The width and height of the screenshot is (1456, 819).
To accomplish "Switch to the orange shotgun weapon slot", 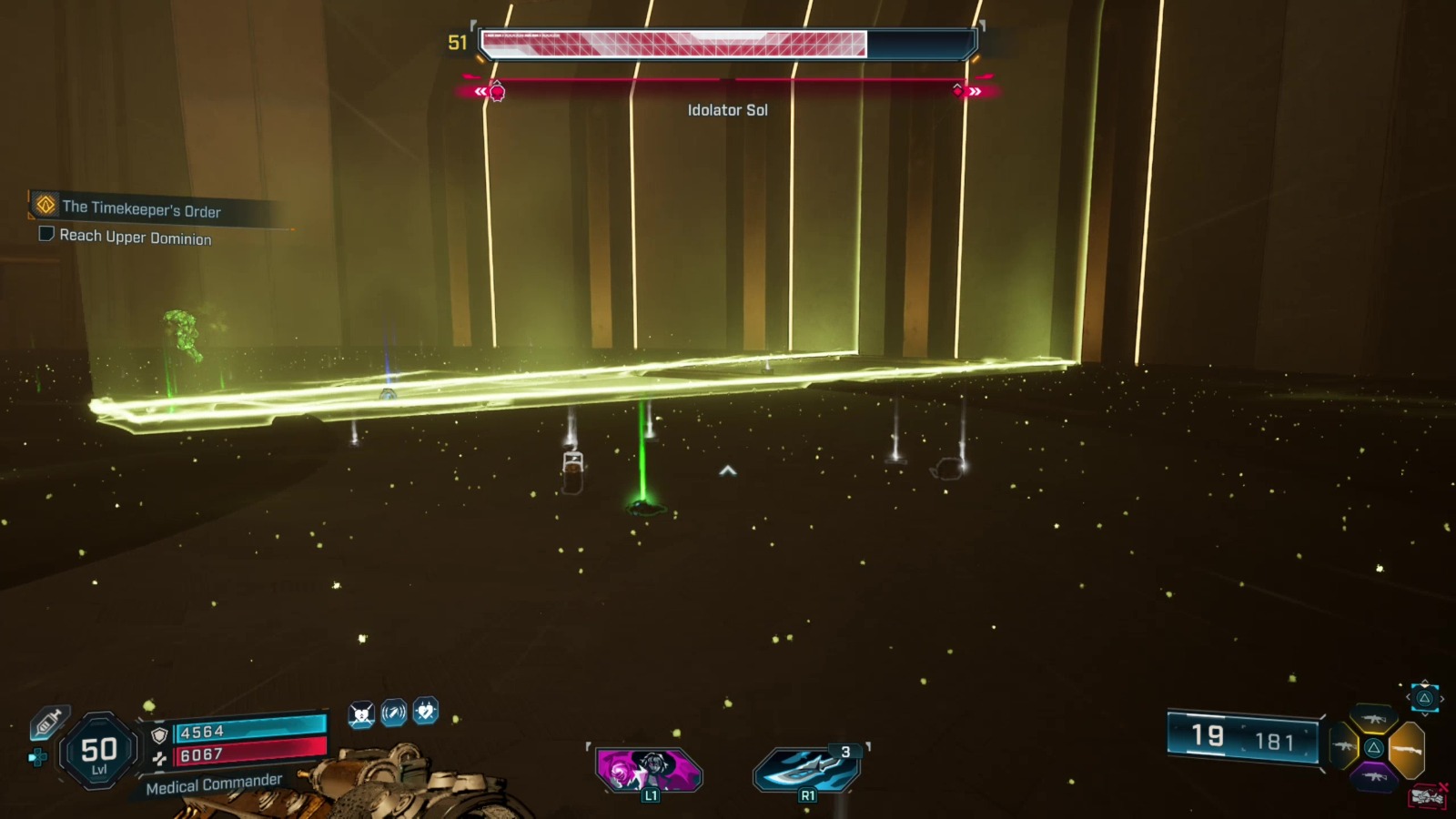I will coord(1407,749).
